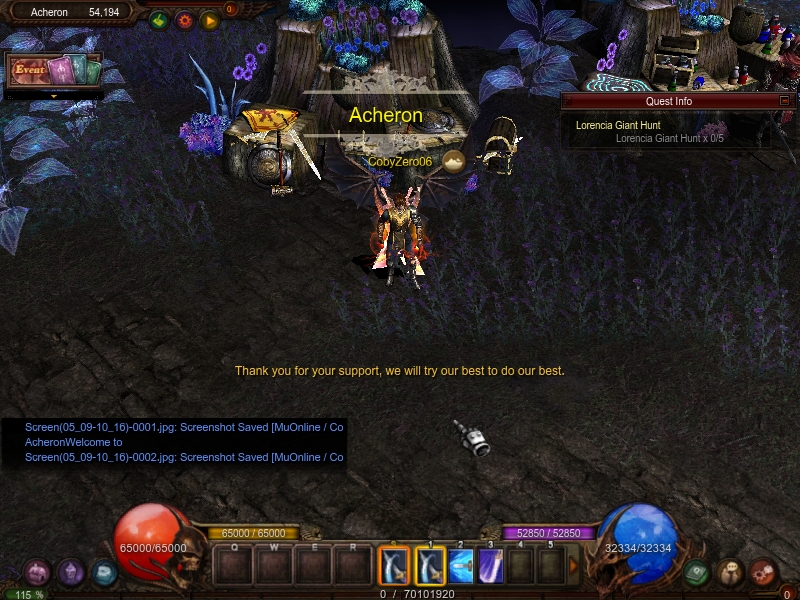800x600 pixels.
Task: Click the orange play arrow button
Action: pyautogui.click(x=209, y=19)
